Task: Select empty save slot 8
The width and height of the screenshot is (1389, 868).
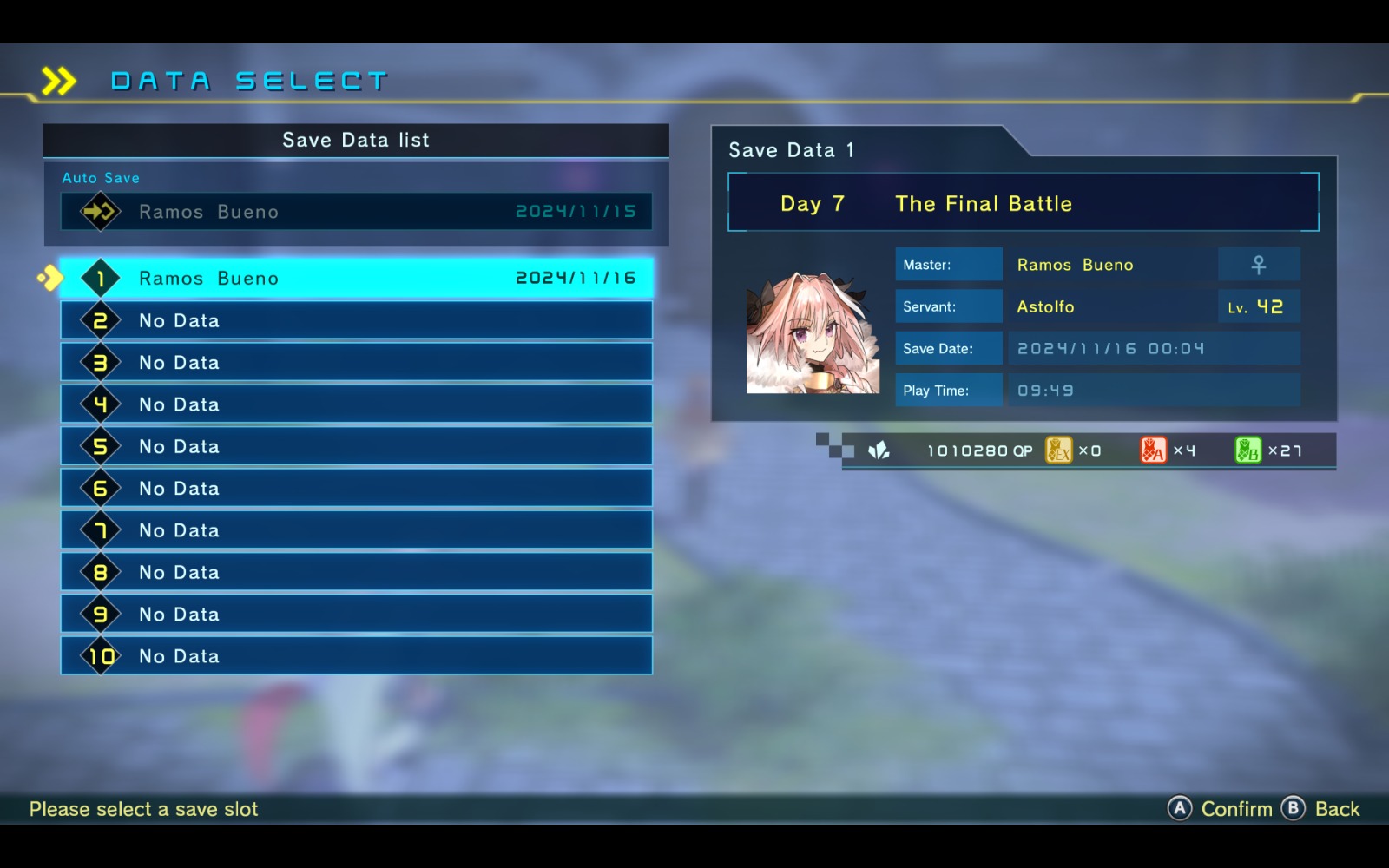Action: pyautogui.click(x=356, y=572)
